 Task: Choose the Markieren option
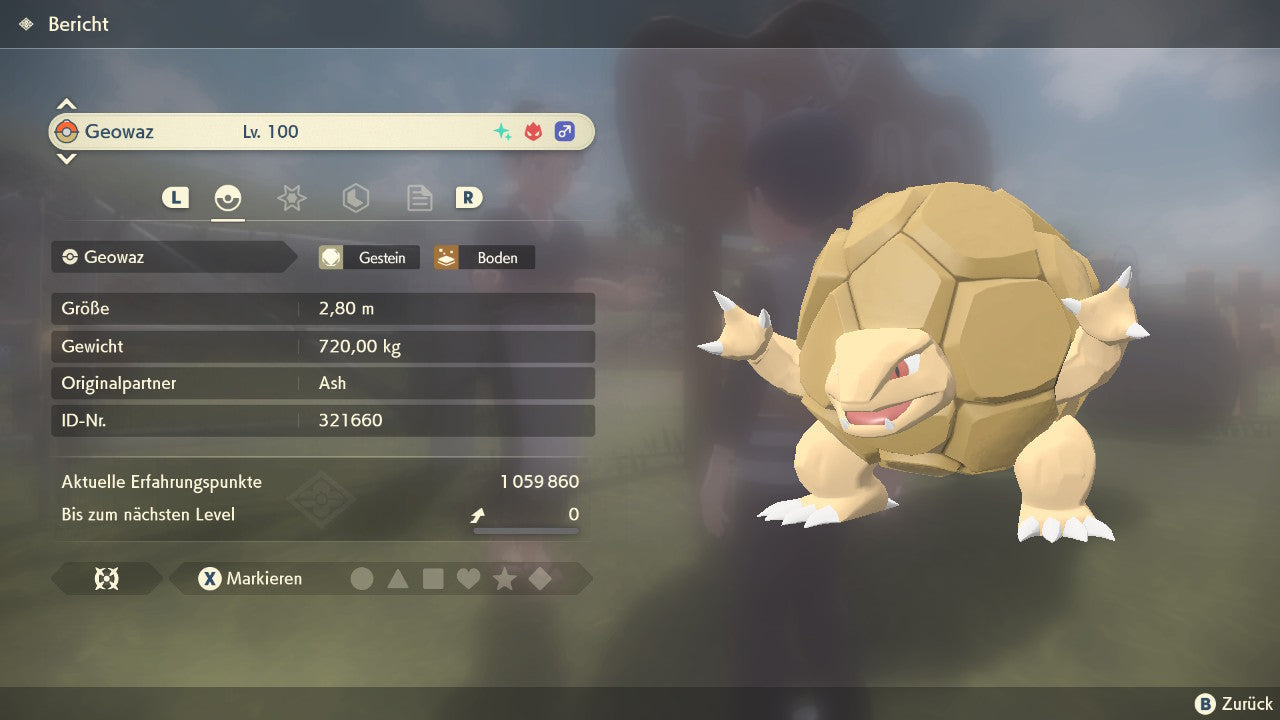[x=250, y=579]
